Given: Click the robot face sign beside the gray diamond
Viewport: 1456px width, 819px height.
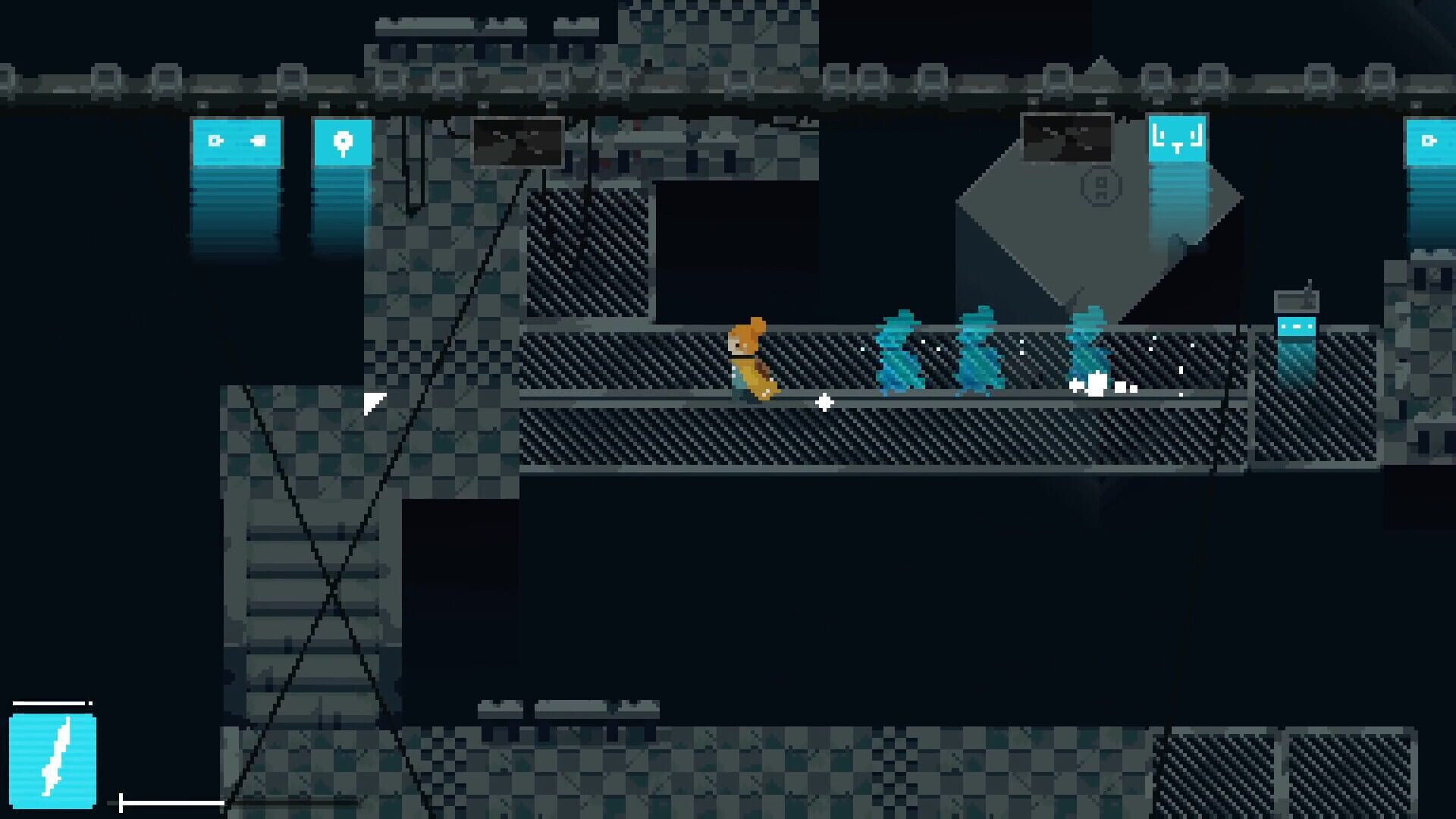Looking at the screenshot, I should coord(1176,140).
